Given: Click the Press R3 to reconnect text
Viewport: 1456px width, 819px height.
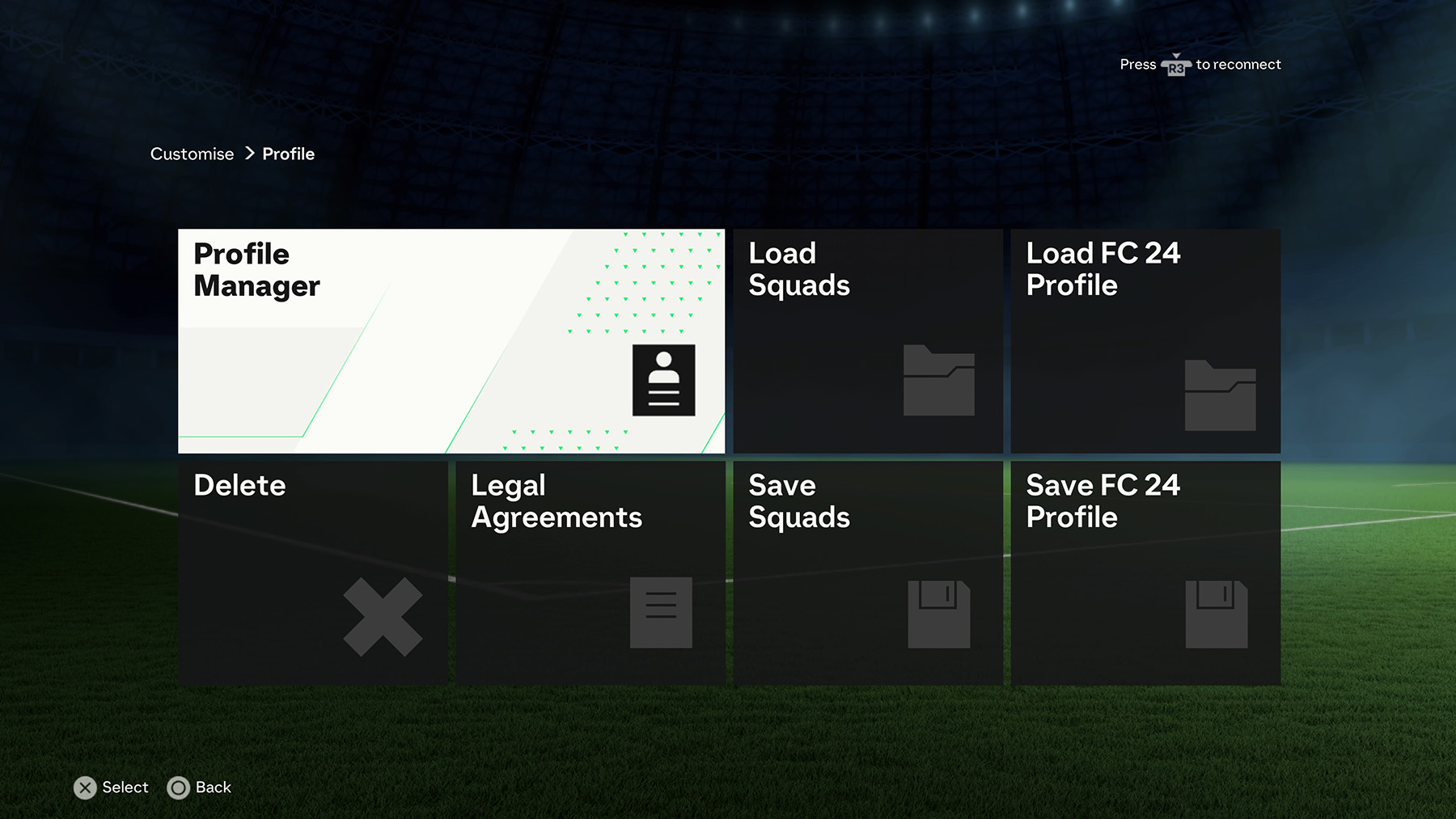Looking at the screenshot, I should coord(1200,65).
